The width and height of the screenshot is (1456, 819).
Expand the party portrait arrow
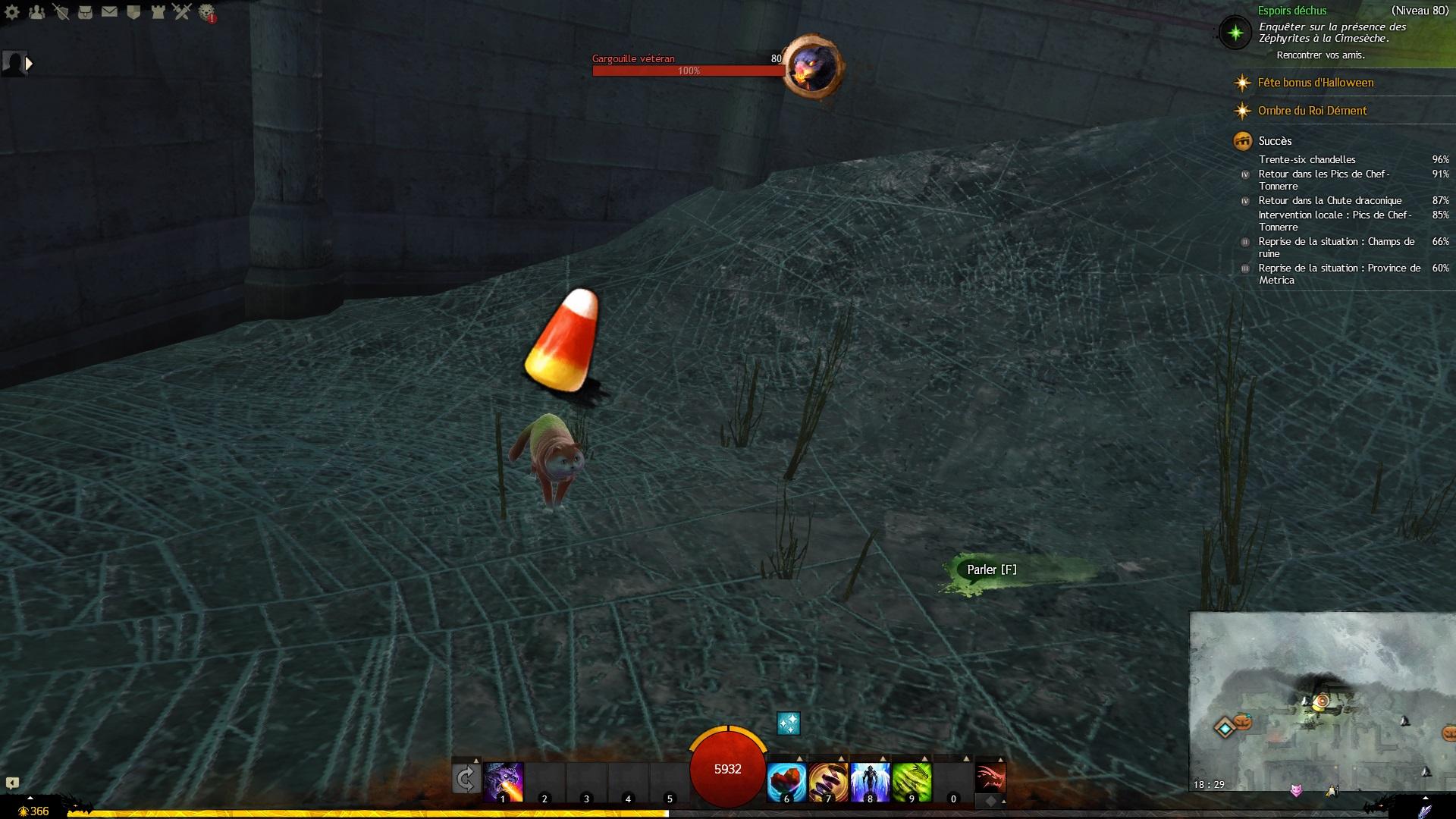[x=30, y=64]
